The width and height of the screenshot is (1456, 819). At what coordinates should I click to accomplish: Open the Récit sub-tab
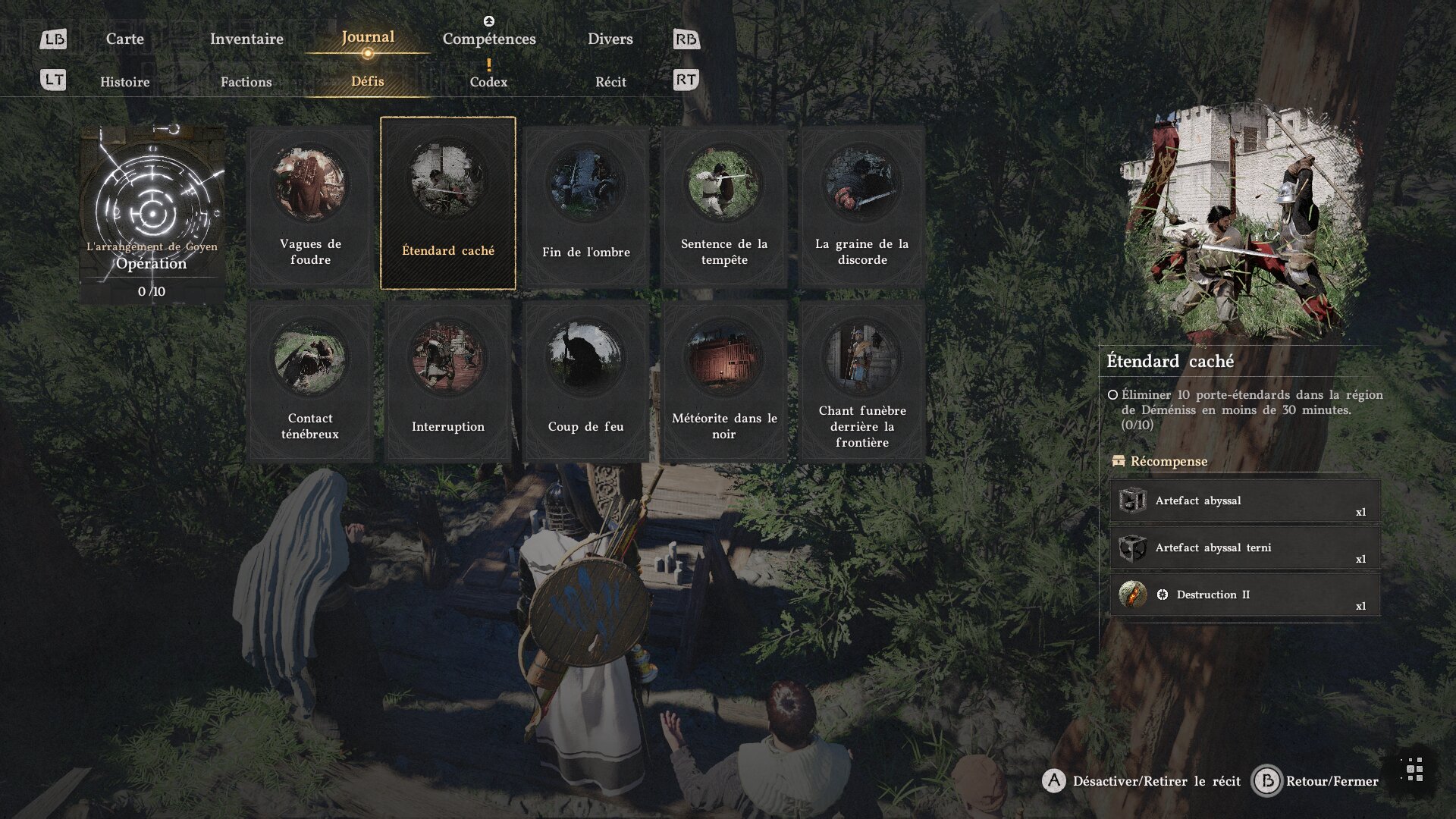610,82
